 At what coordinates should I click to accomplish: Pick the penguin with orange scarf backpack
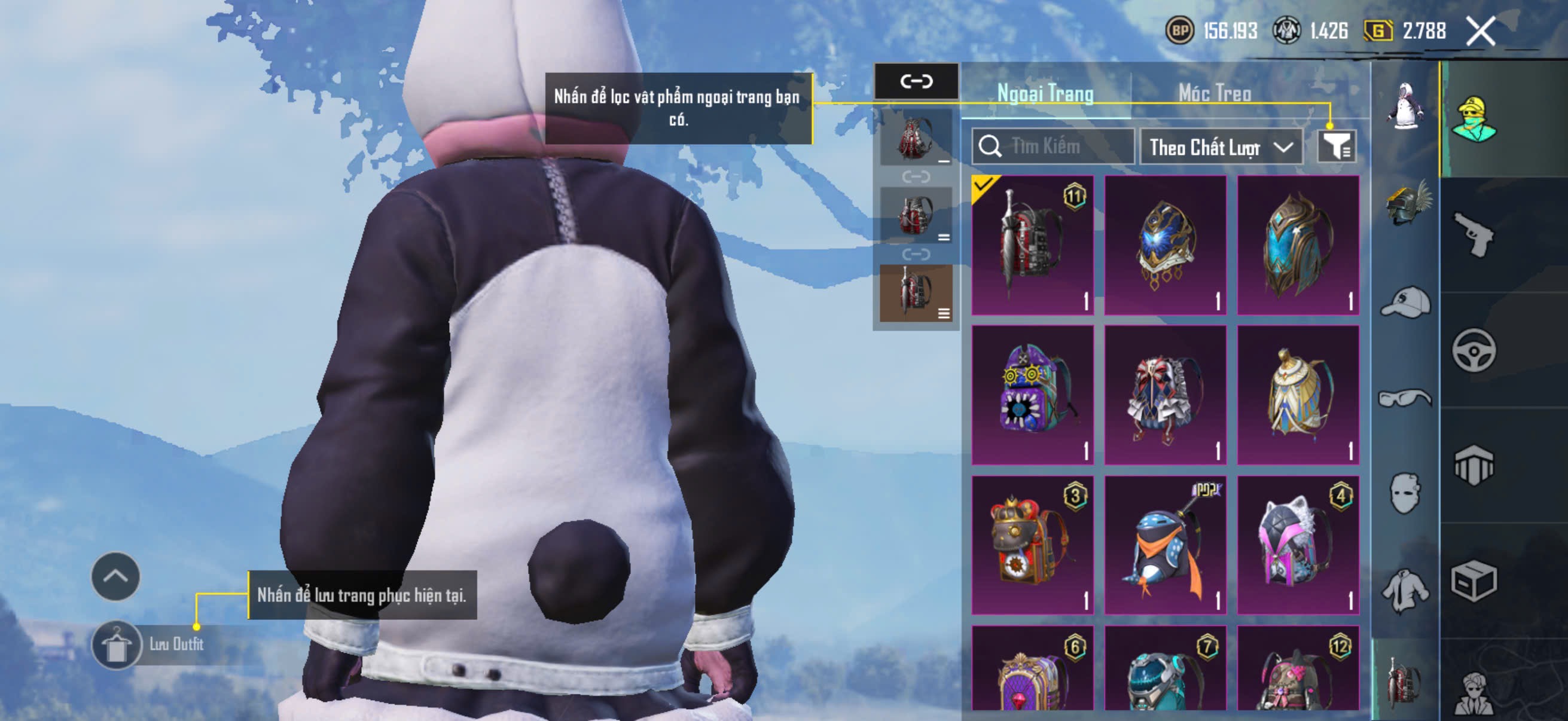pos(1165,545)
